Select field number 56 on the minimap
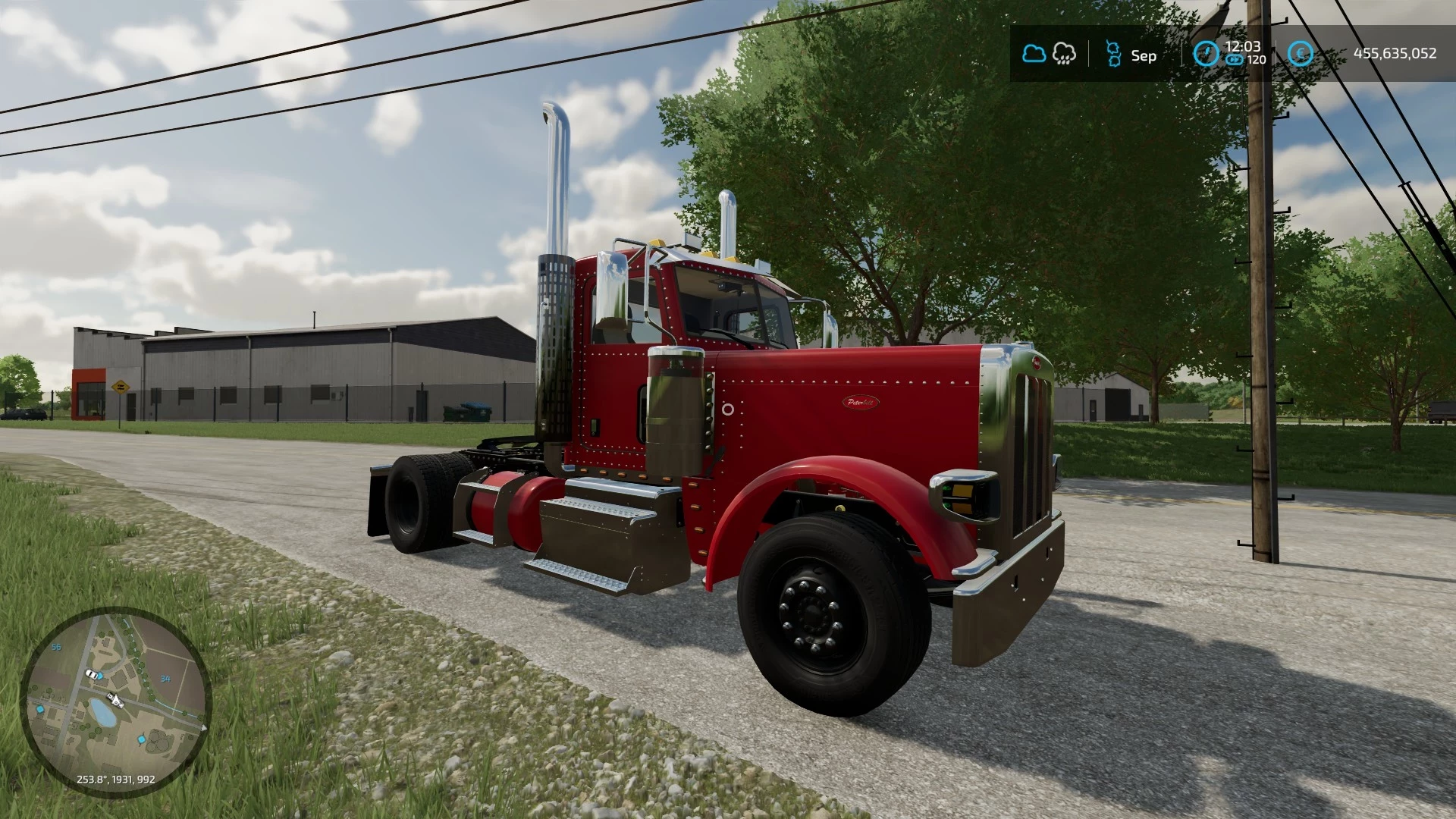 pos(56,647)
